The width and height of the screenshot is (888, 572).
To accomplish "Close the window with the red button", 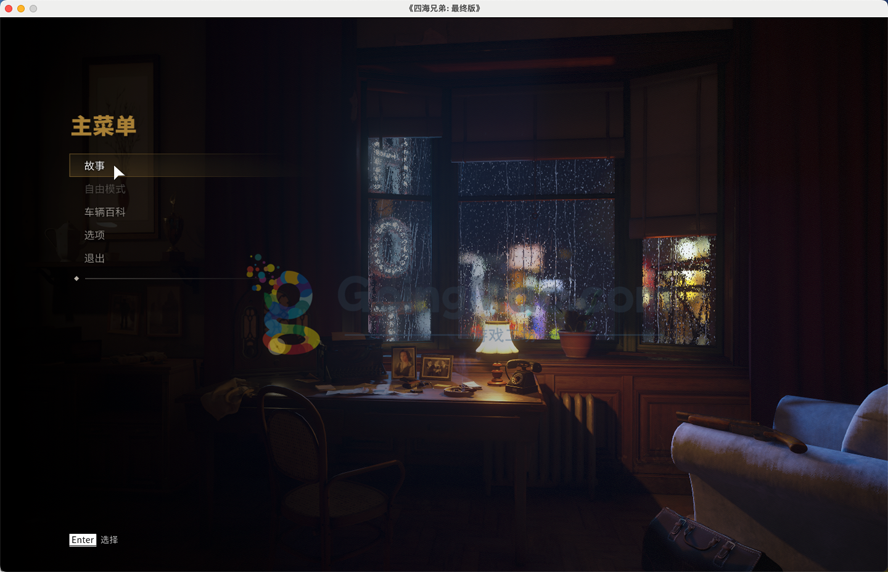I will [7, 8].
